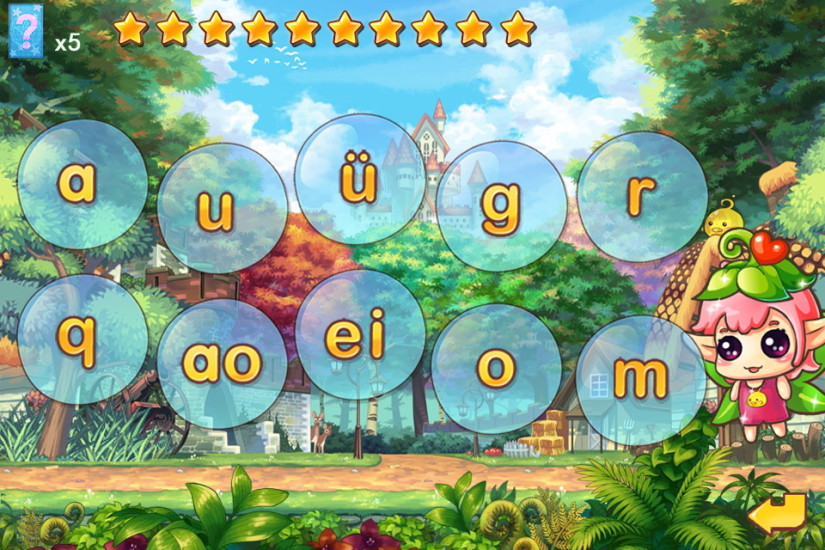Image resolution: width=825 pixels, height=550 pixels.
Task: Select the q bubble
Action: [82, 339]
